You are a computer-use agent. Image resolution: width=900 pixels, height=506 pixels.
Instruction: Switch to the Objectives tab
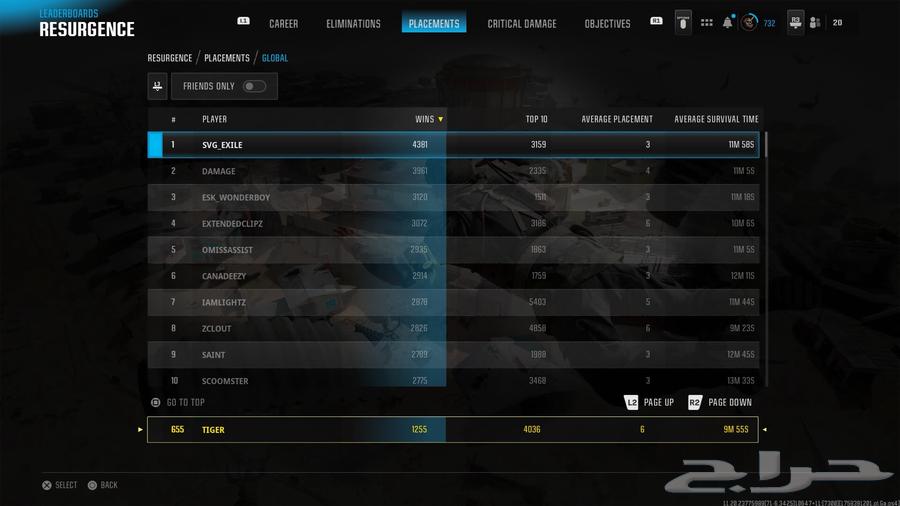[x=607, y=23]
